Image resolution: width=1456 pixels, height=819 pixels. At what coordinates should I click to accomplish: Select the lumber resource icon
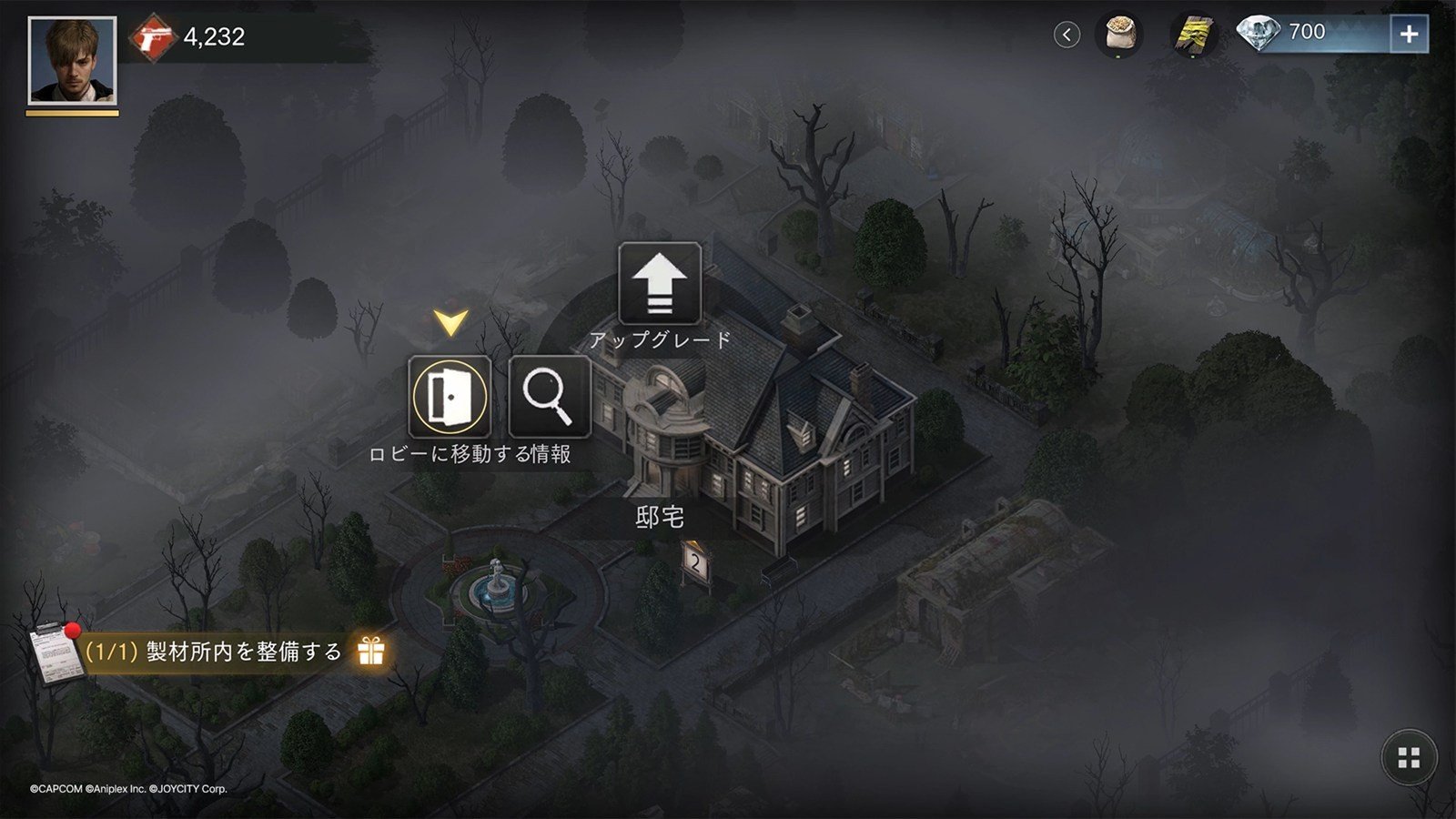click(1193, 35)
